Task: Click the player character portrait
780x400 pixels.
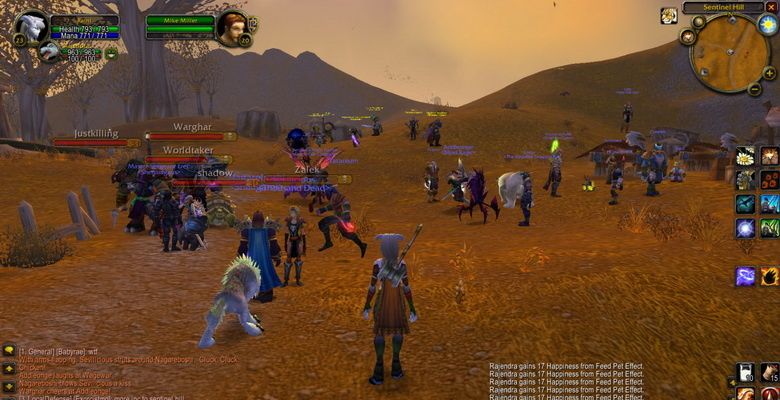Action: pos(31,28)
